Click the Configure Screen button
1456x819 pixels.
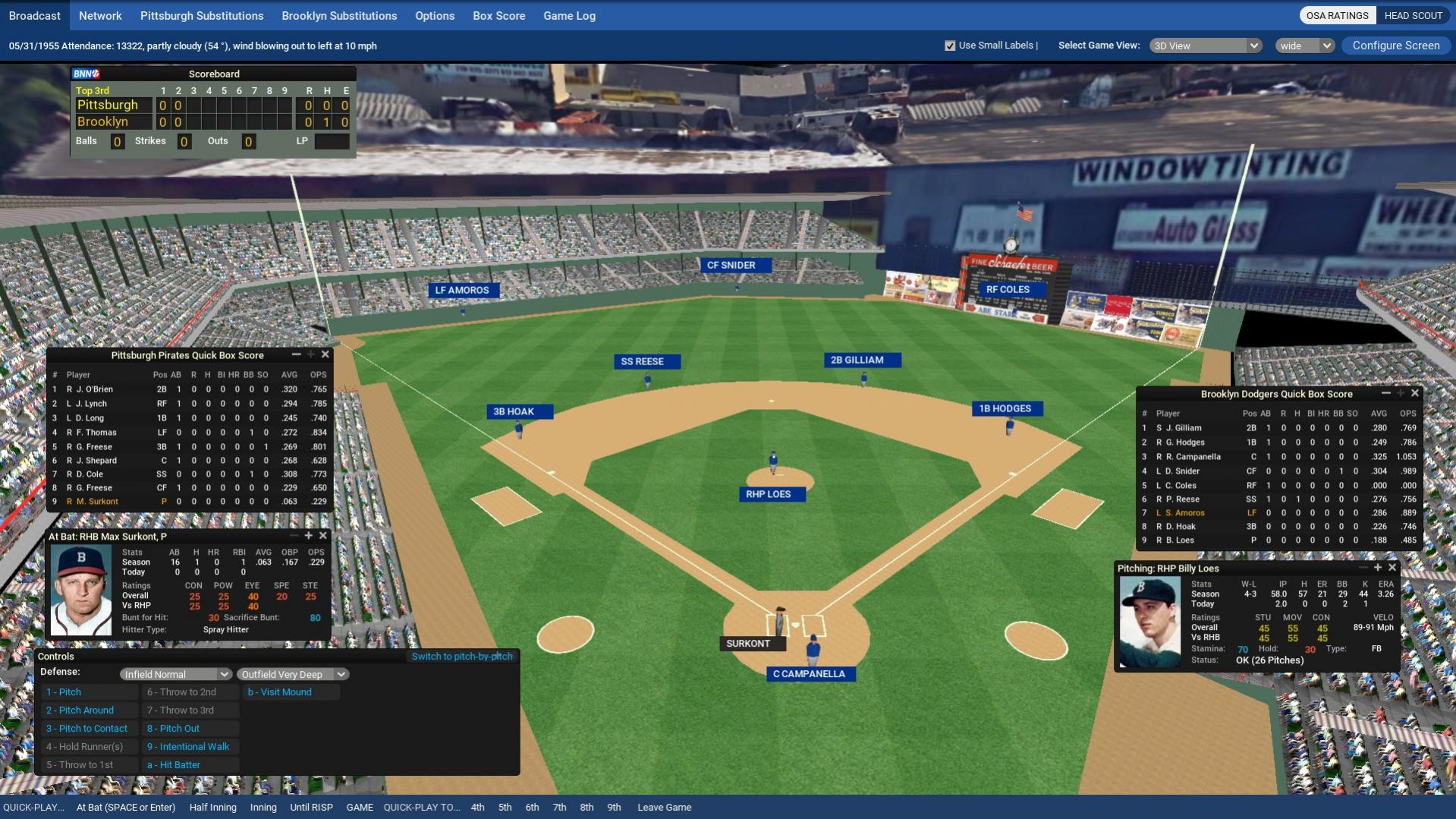1395,46
